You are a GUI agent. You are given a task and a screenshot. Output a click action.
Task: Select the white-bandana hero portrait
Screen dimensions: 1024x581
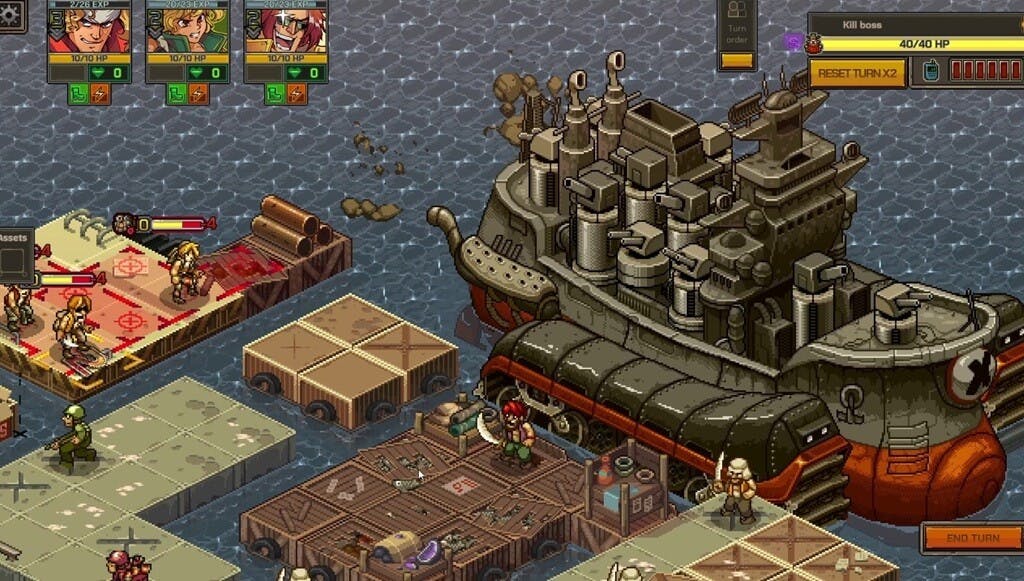click(x=89, y=30)
